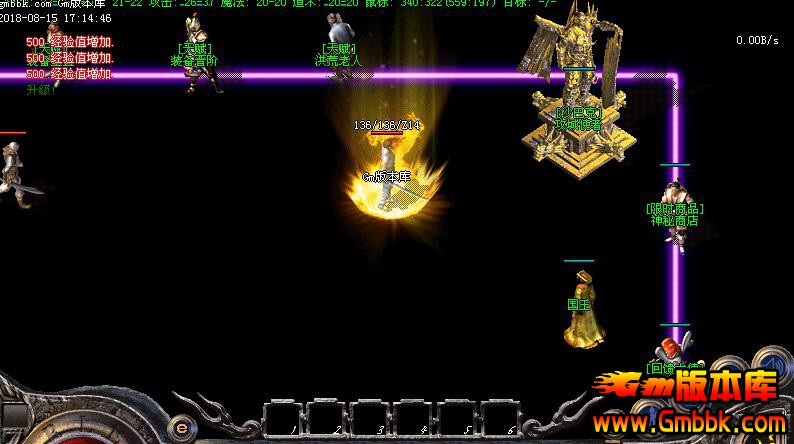Choose hotbar slot number 5
The image size is (794, 444).
pos(458,420)
